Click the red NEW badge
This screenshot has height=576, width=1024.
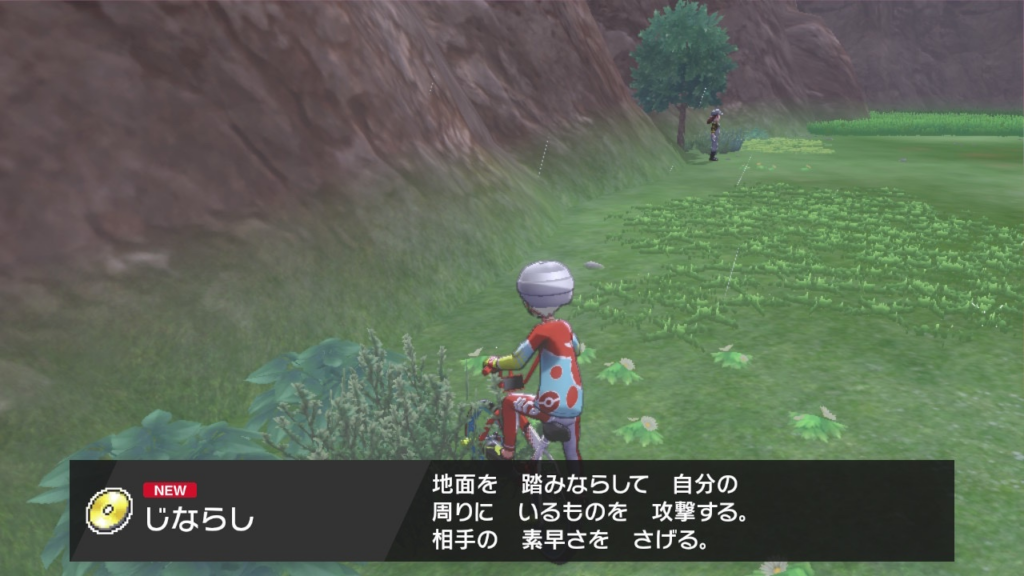tap(170, 490)
